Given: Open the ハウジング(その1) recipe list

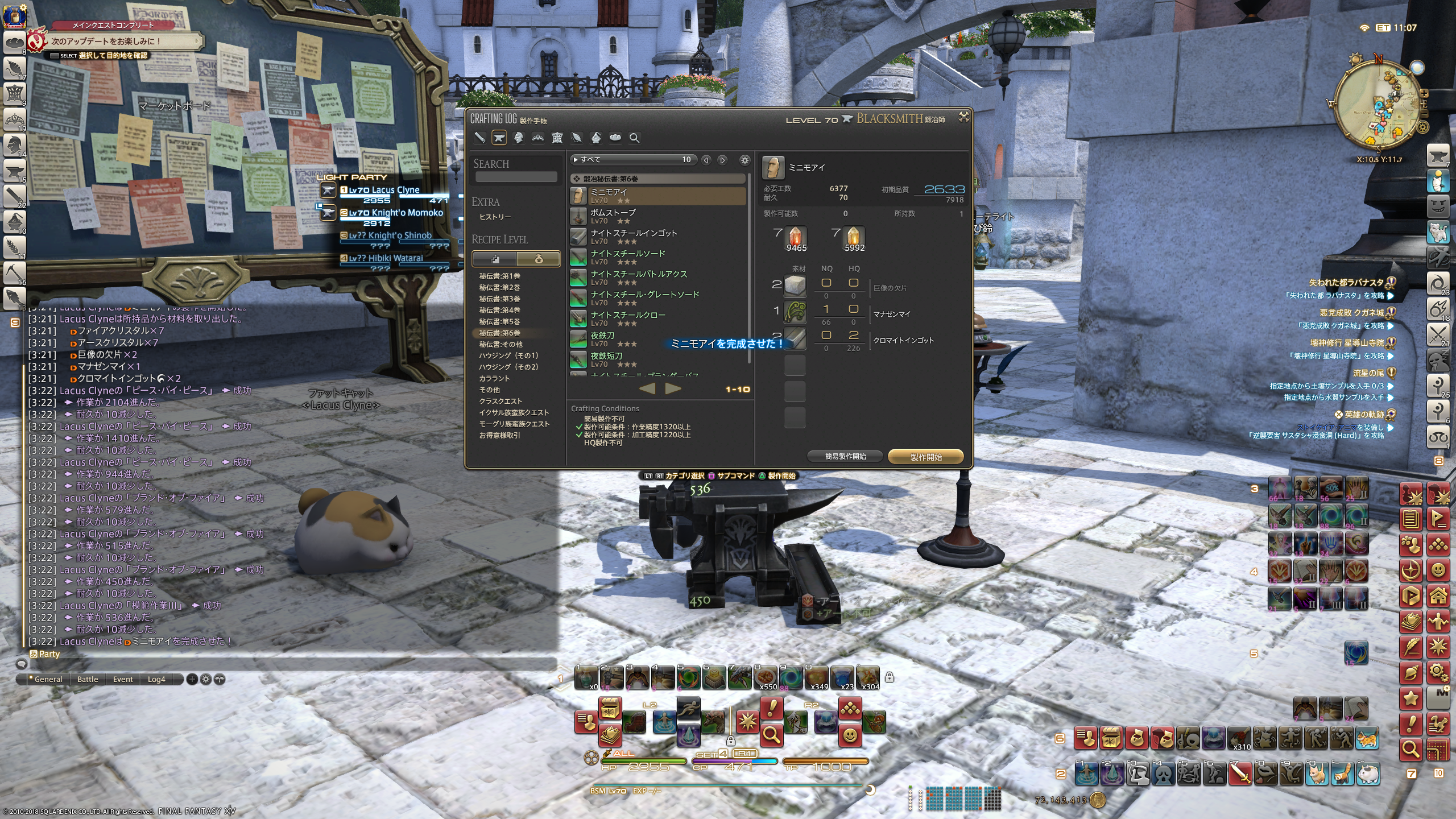Looking at the screenshot, I should tap(508, 355).
